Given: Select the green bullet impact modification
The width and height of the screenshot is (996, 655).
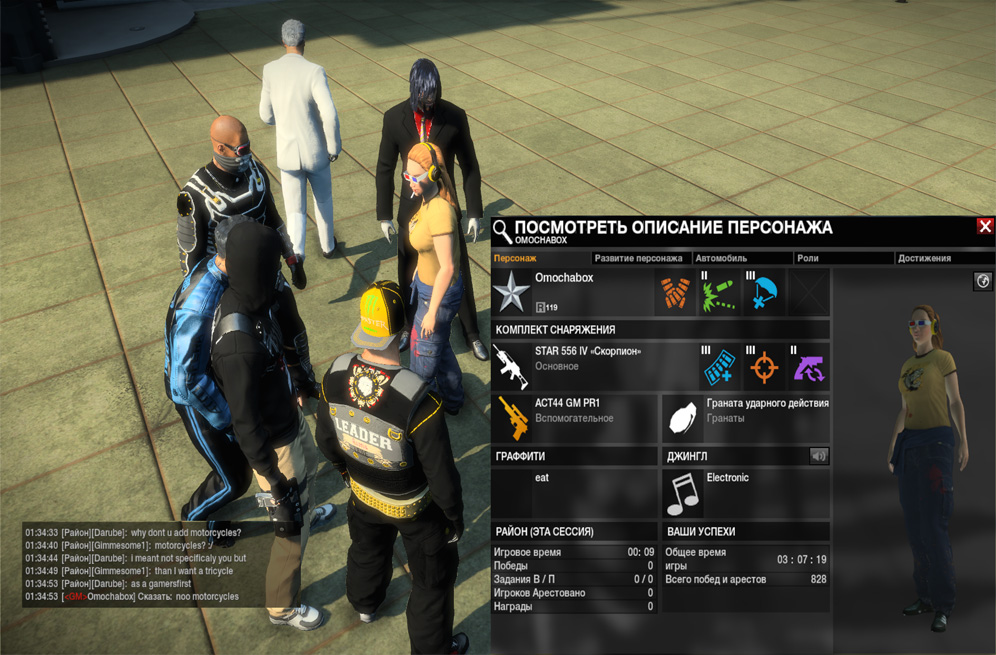Looking at the screenshot, I should click(x=720, y=293).
